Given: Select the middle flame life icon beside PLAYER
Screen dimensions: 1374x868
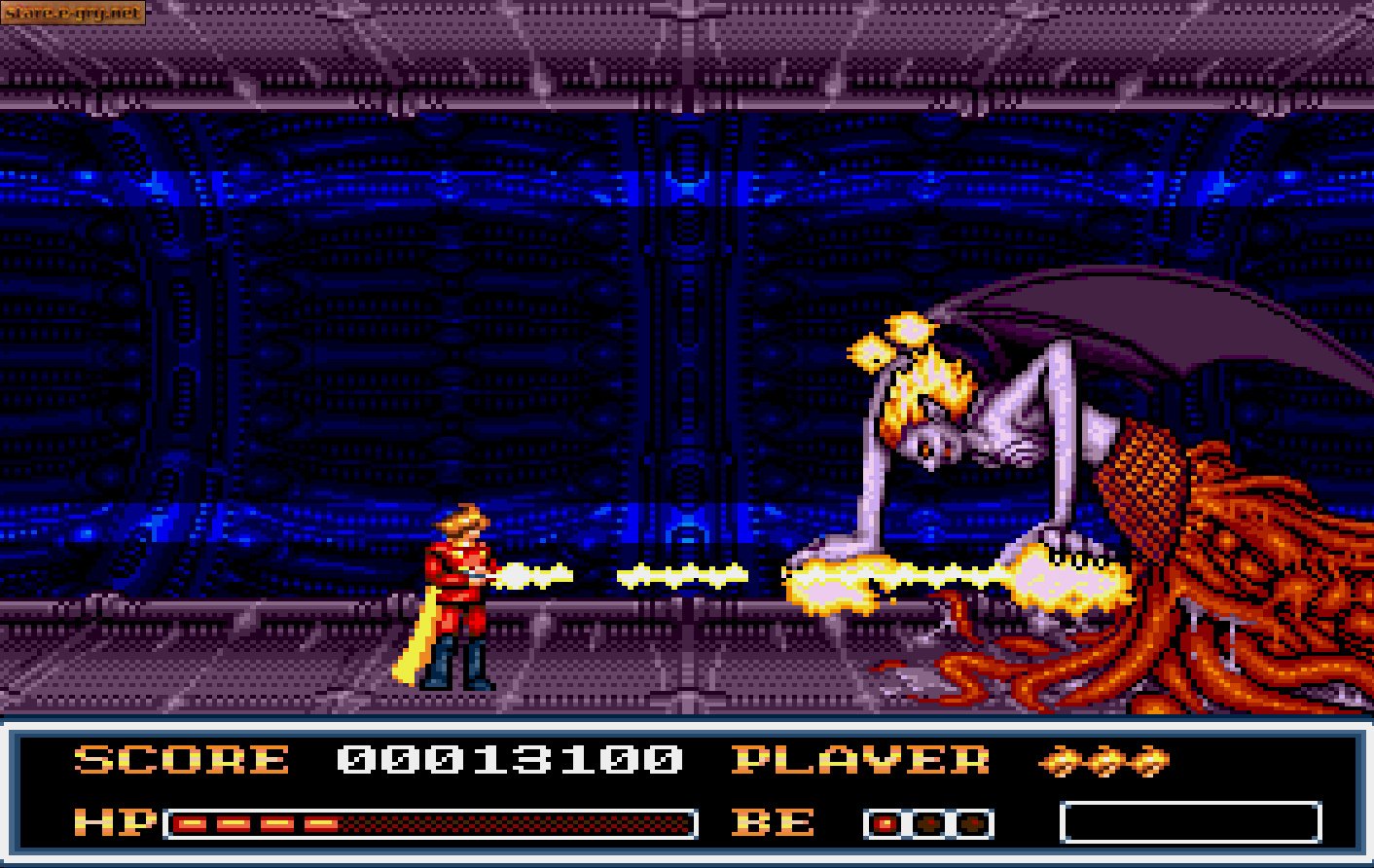Looking at the screenshot, I should point(1104,762).
